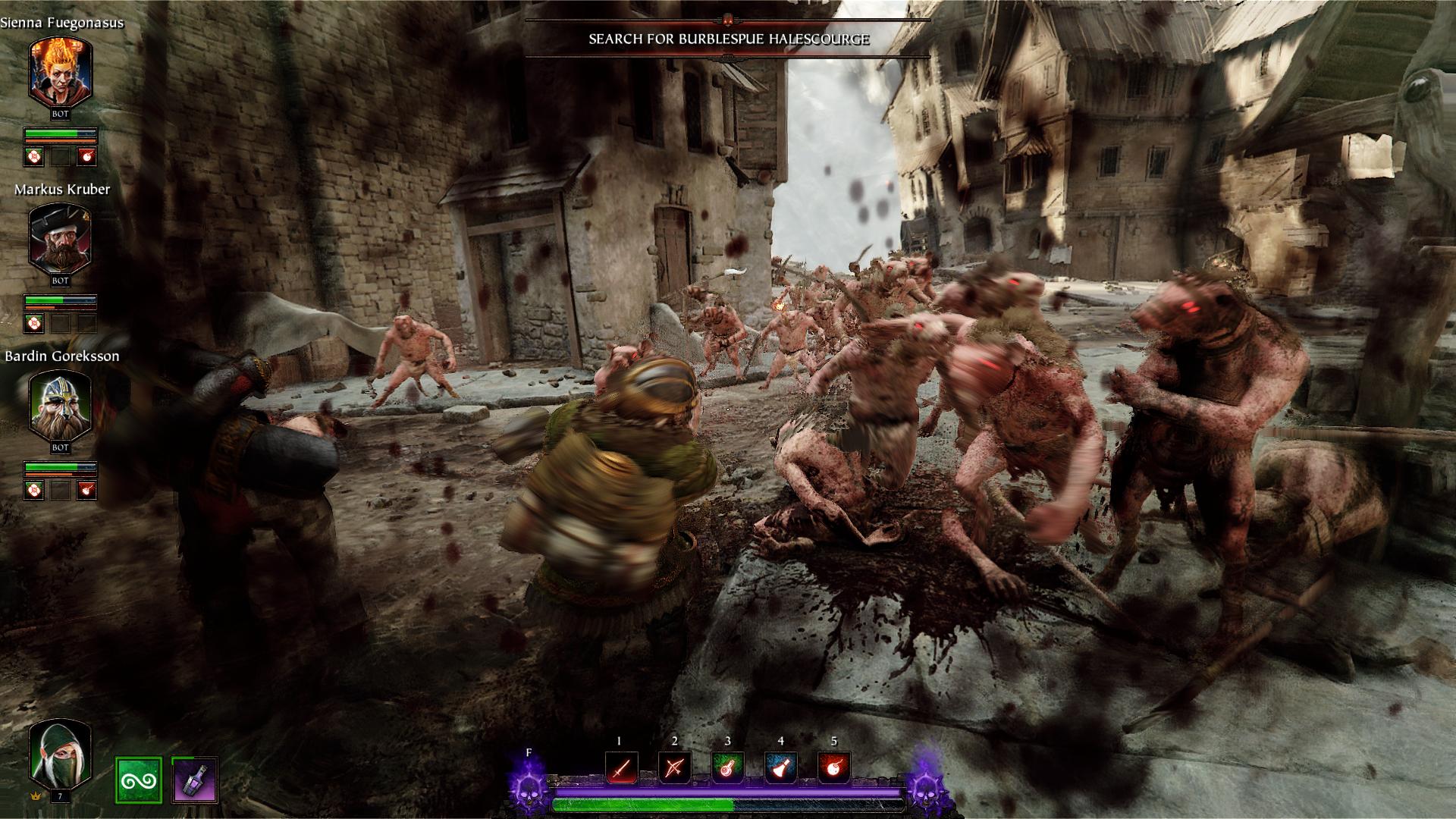Equip the red bomb grenade slot

pos(833,768)
